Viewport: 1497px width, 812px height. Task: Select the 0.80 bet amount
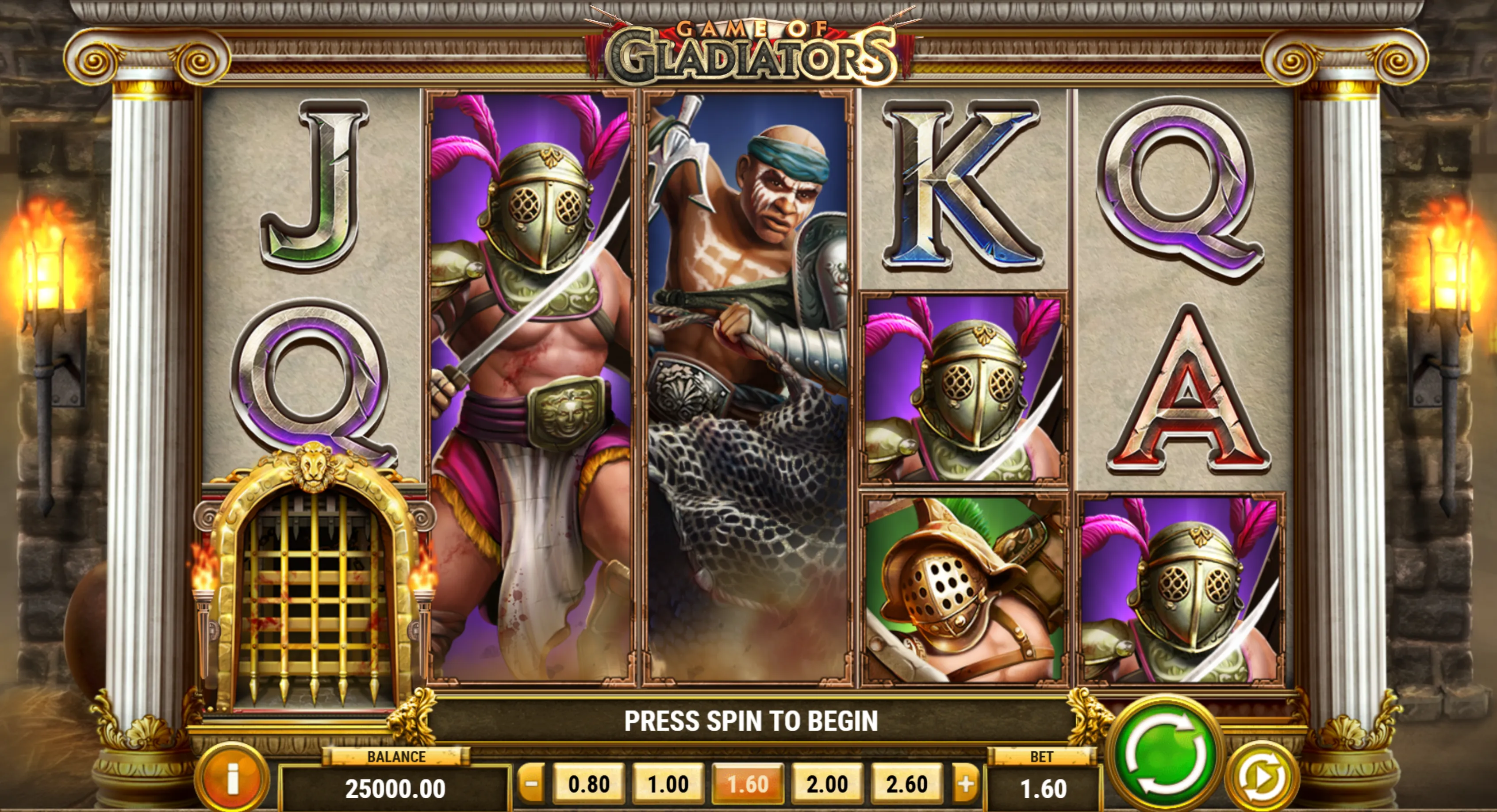click(x=589, y=784)
